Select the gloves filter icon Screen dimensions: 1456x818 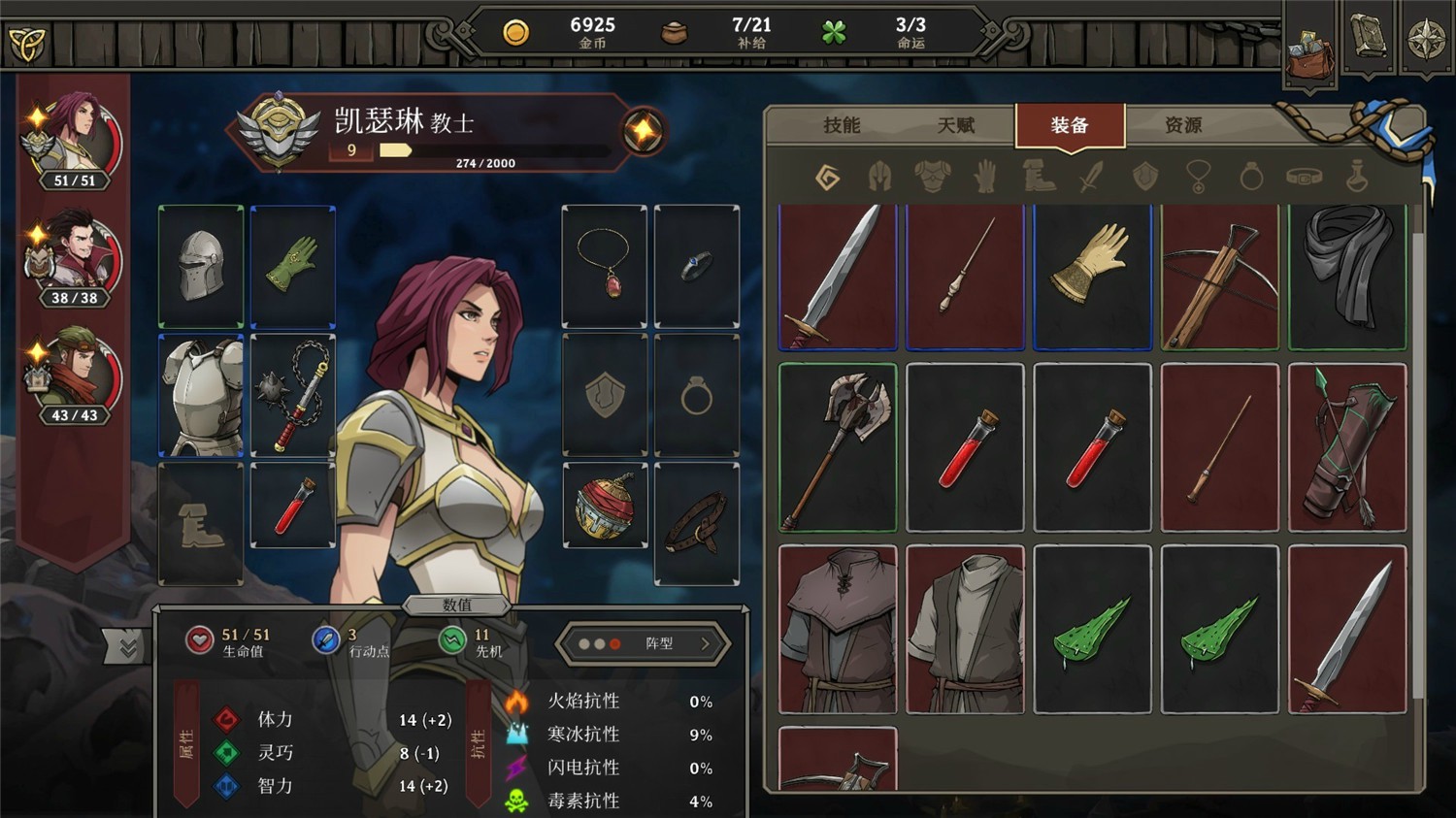985,176
